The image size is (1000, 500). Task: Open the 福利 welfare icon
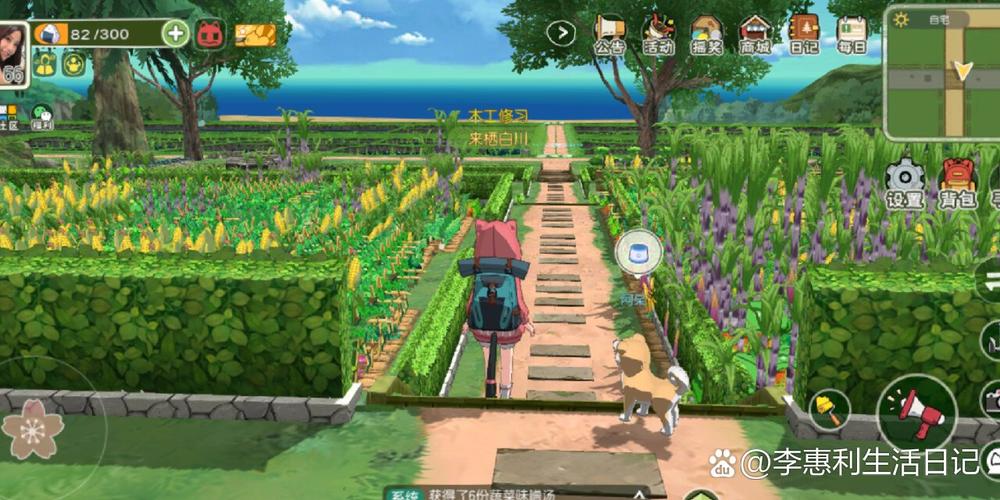[42, 117]
